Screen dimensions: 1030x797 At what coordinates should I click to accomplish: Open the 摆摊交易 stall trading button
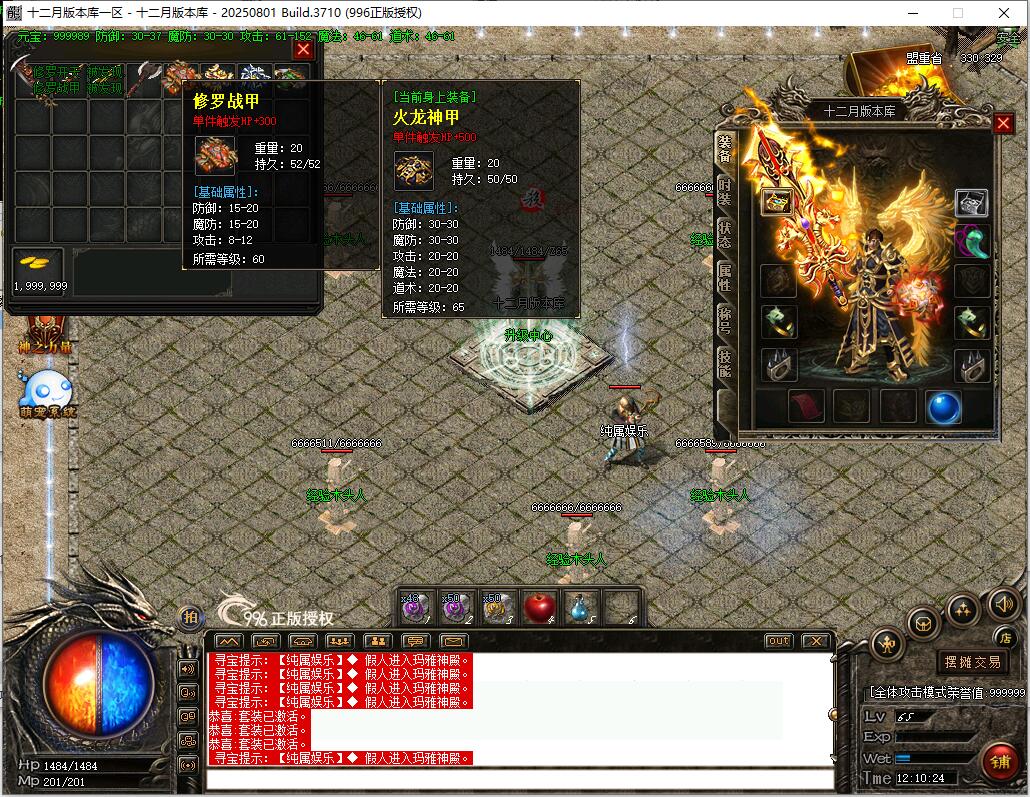tap(972, 661)
